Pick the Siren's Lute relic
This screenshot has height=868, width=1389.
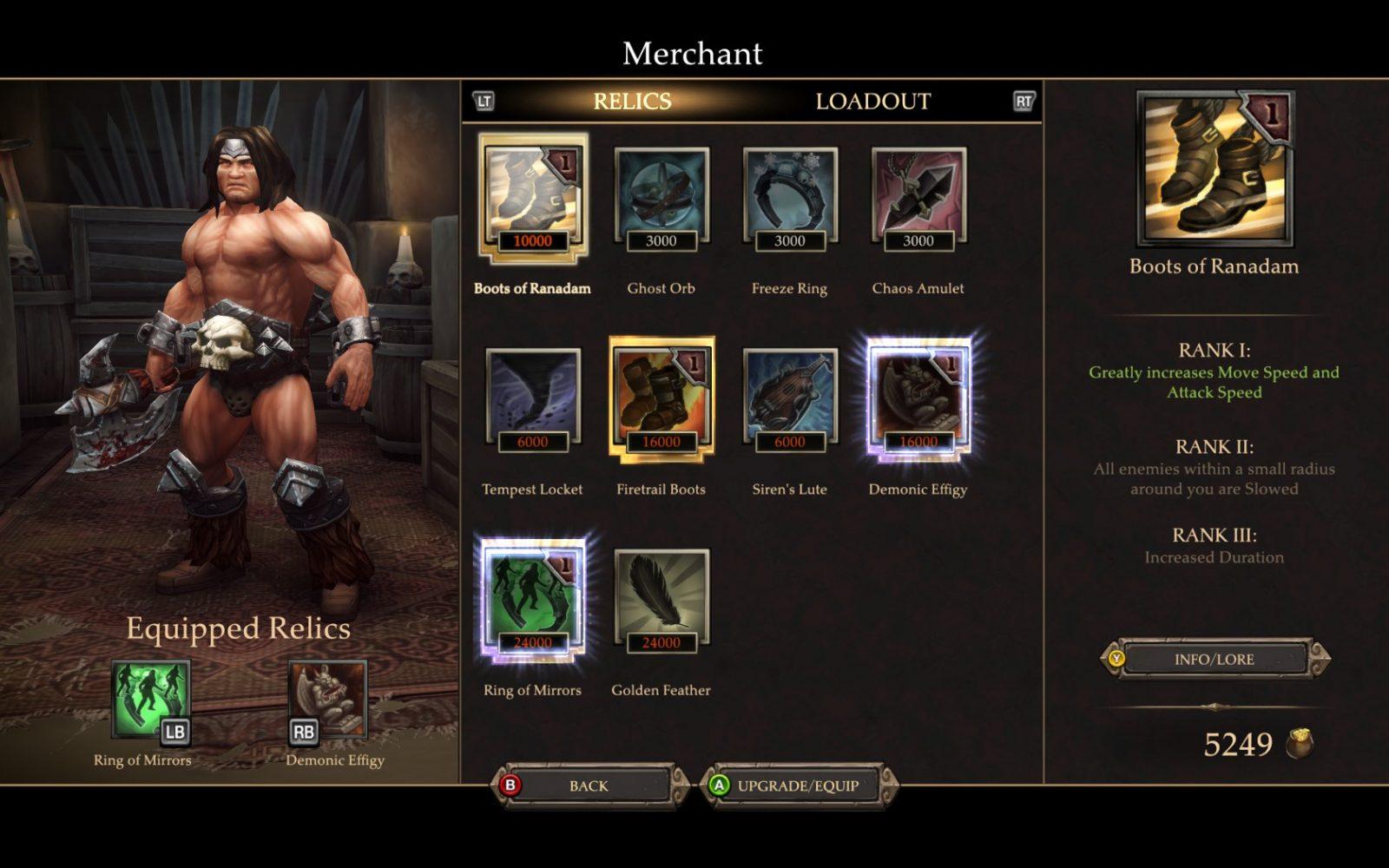[x=789, y=399]
